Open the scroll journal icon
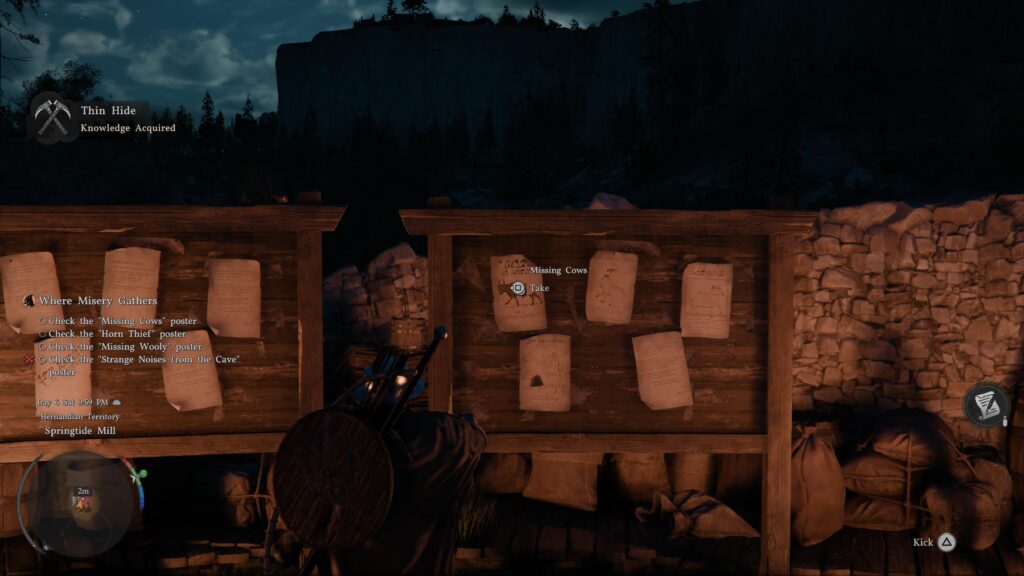Image resolution: width=1024 pixels, height=576 pixels. pos(985,404)
